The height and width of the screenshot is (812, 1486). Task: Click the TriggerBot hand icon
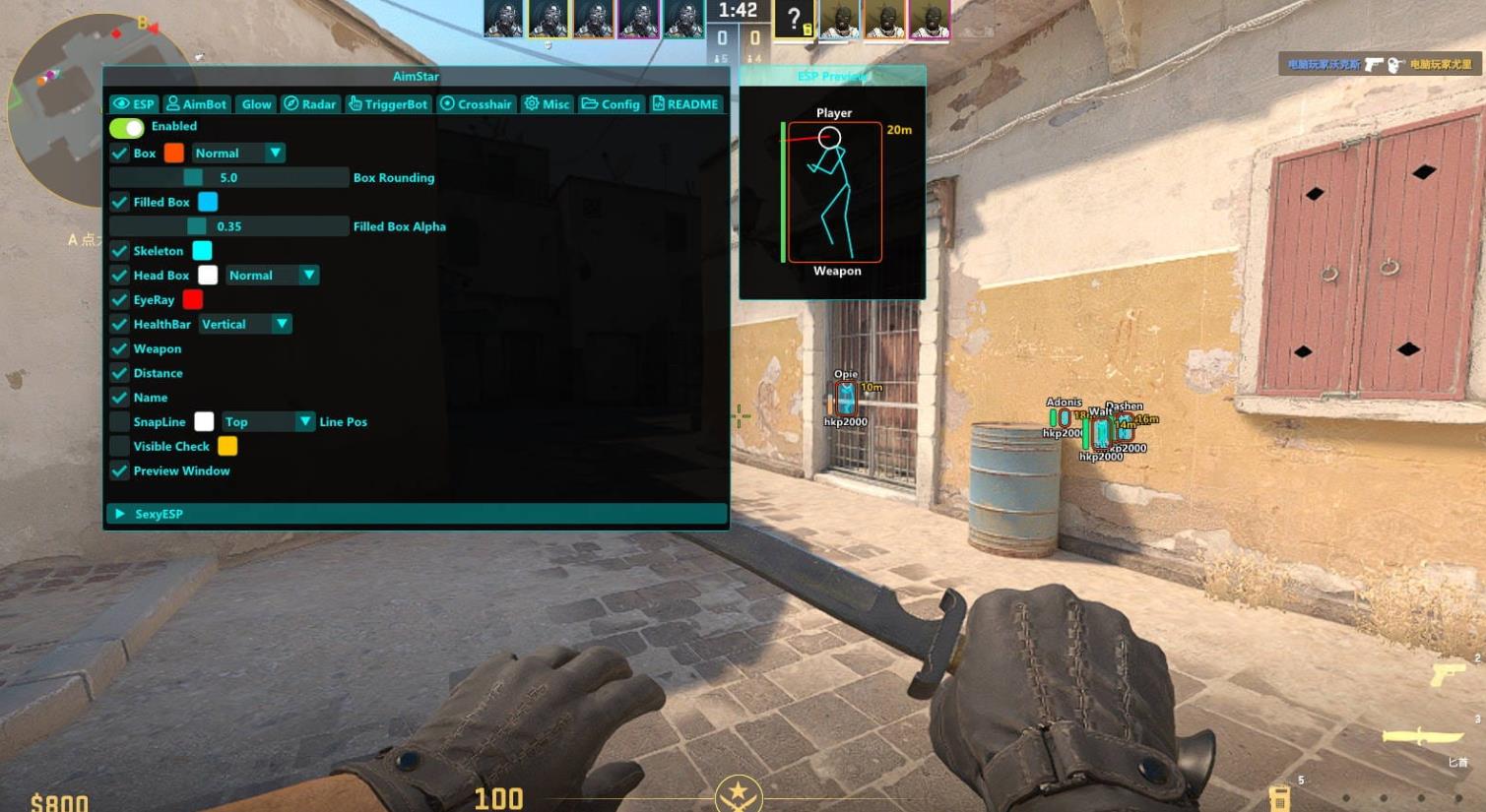click(355, 103)
